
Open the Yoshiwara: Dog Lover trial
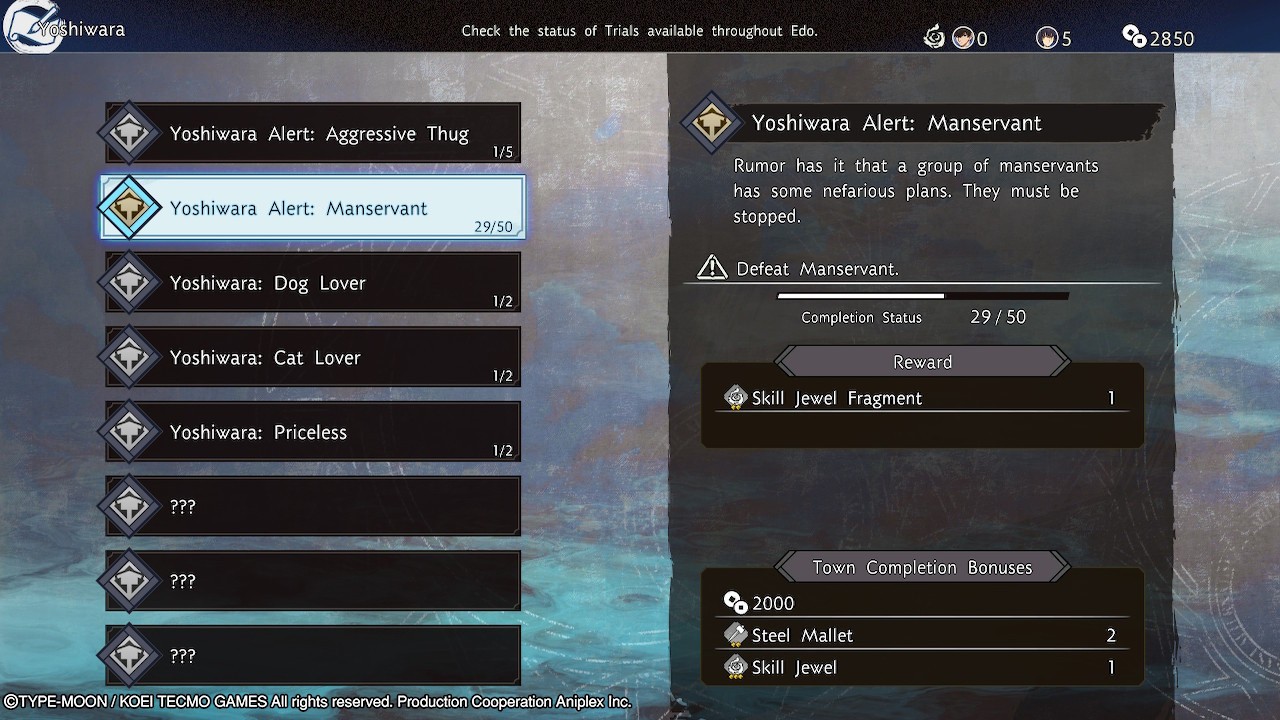[x=313, y=283]
